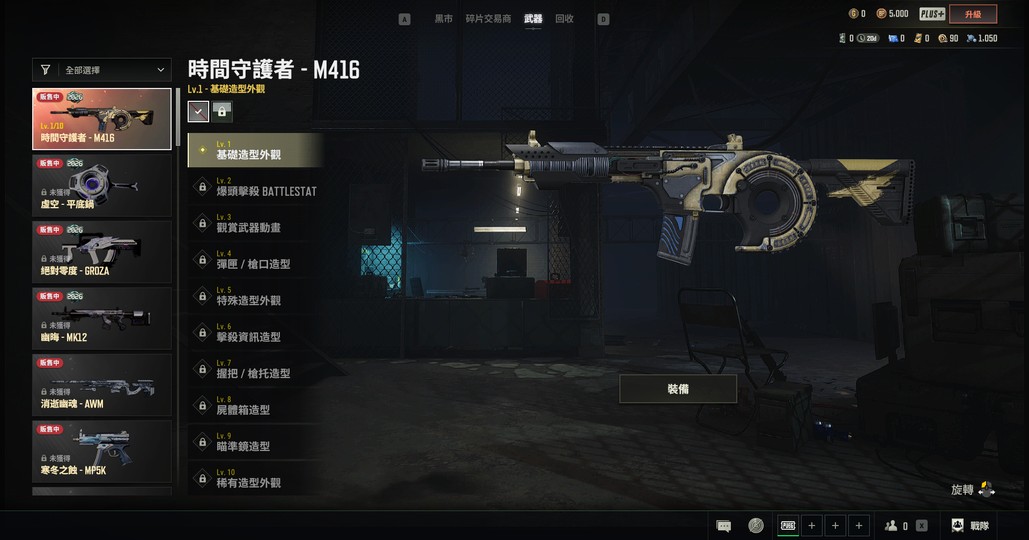Choose the 虛空 - 平底鍋 skin

(102, 183)
